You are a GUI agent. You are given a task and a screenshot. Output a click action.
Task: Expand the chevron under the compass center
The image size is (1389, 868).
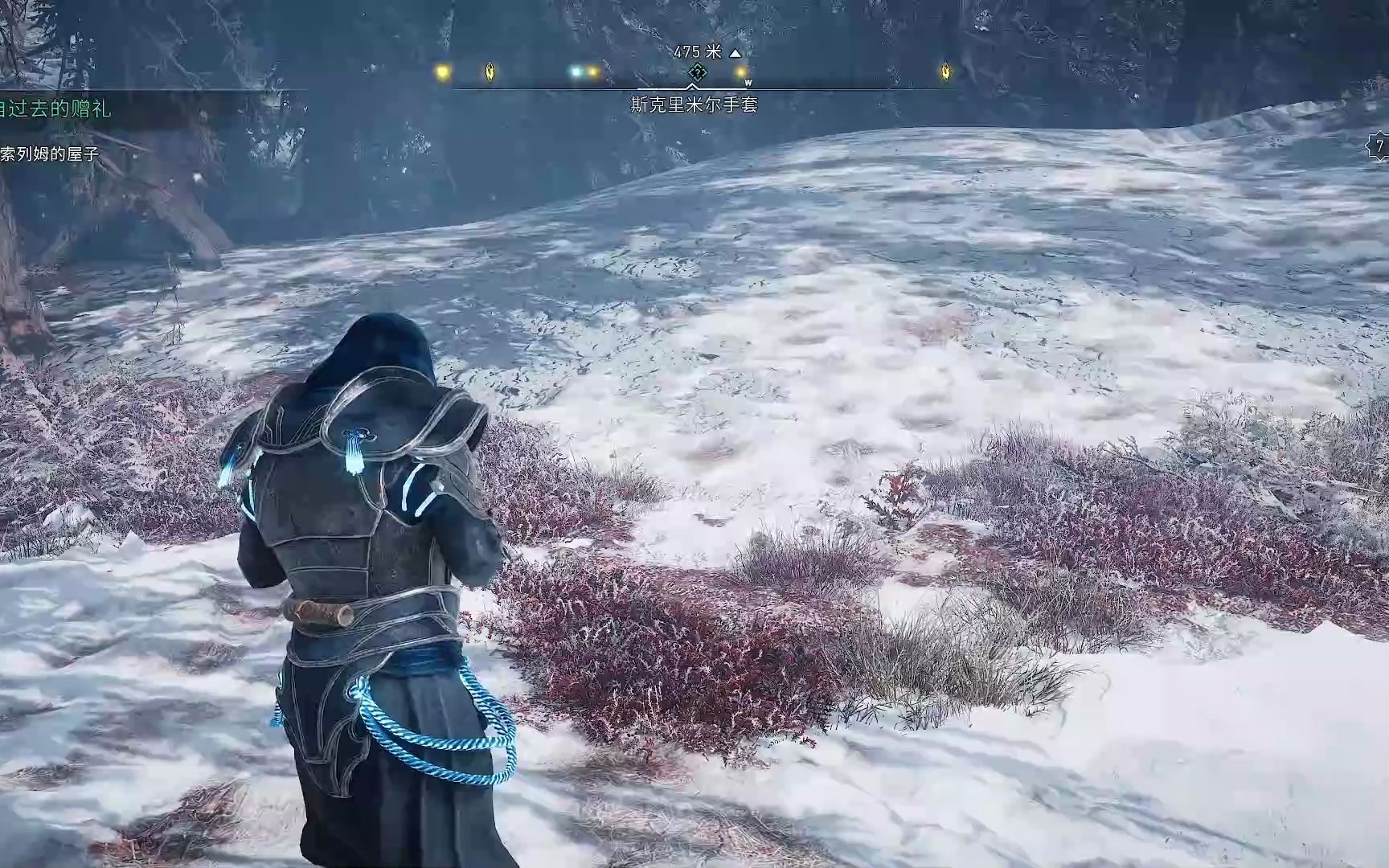point(691,86)
